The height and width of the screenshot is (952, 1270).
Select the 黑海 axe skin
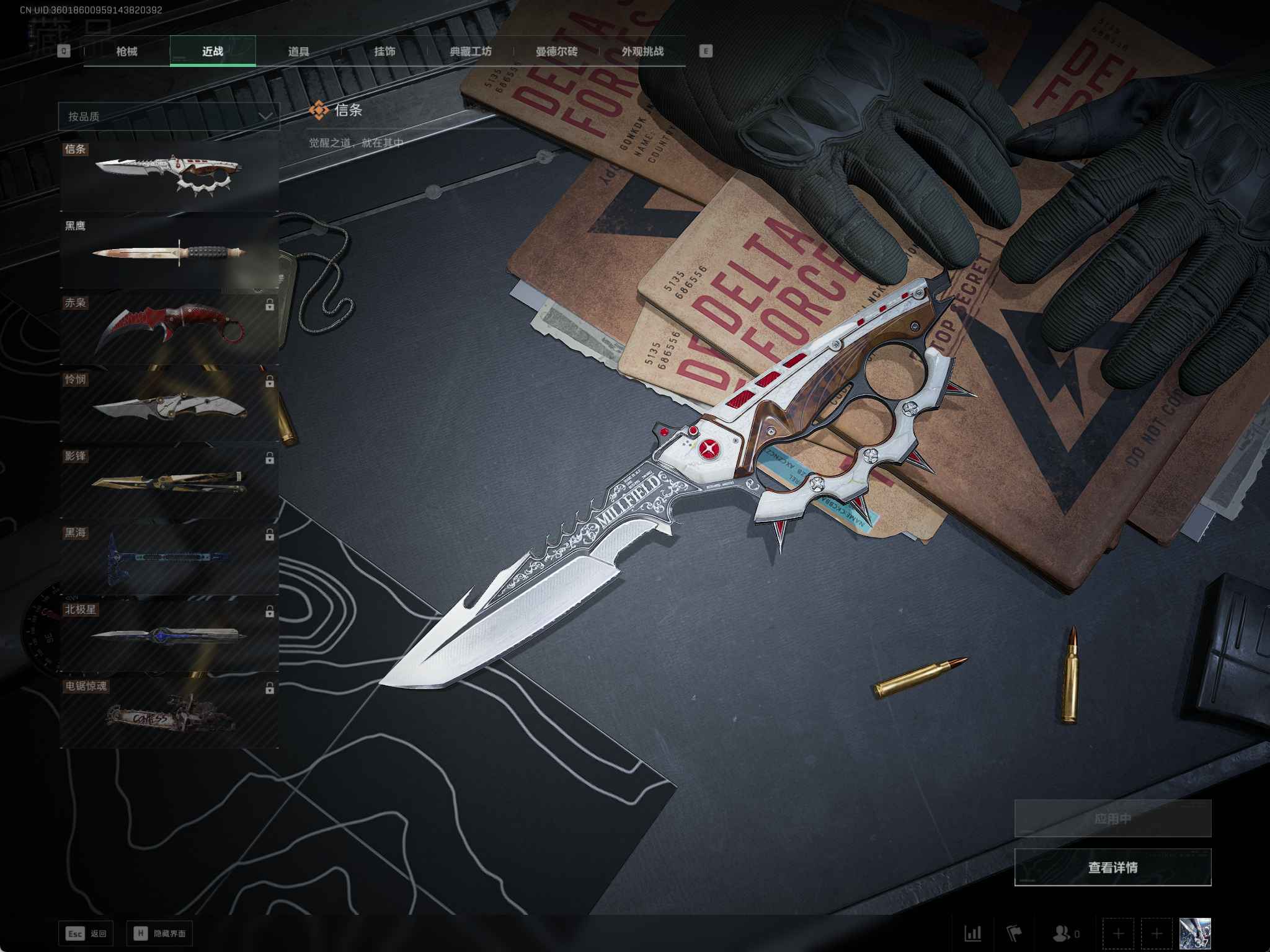pos(169,559)
